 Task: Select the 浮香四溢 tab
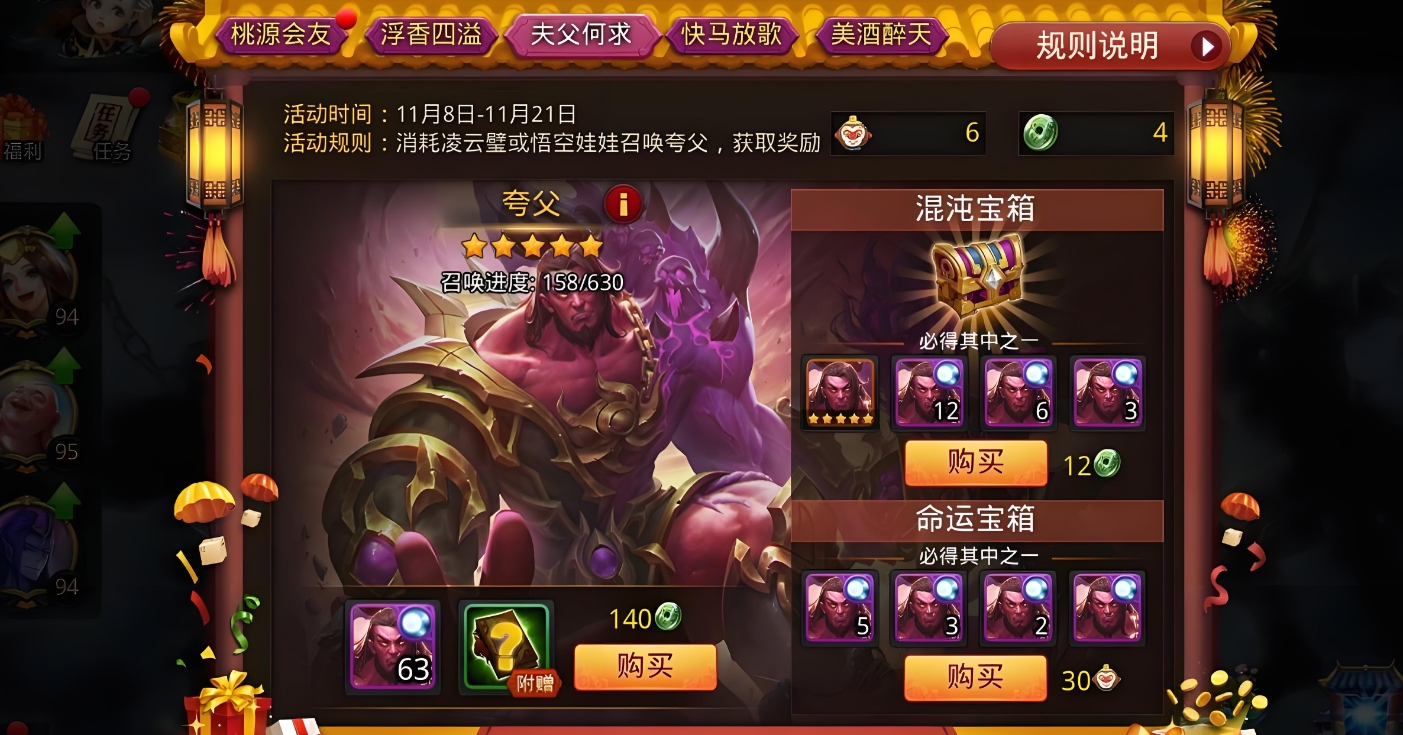coord(432,33)
